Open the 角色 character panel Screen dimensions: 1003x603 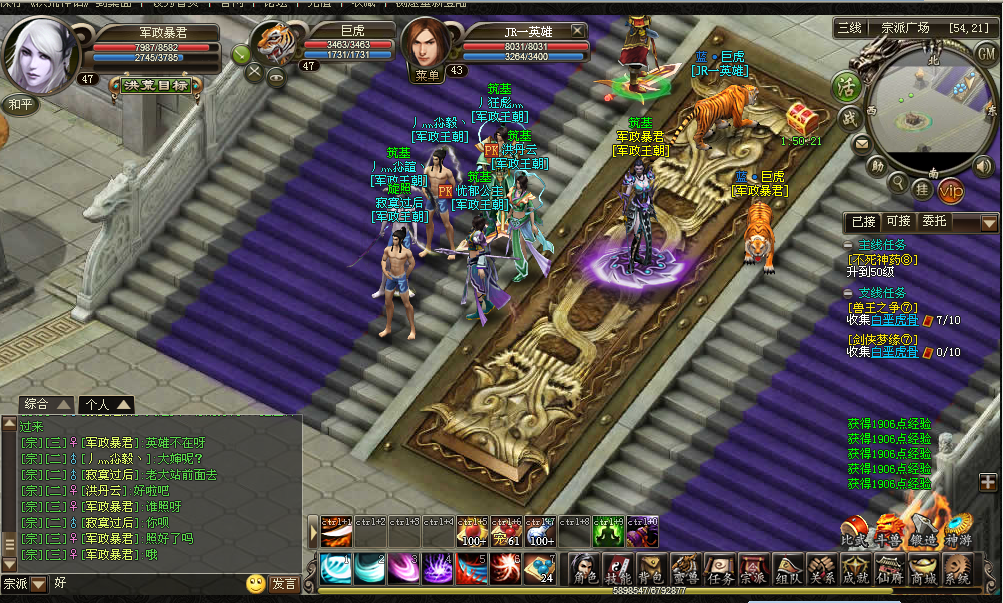coord(584,568)
